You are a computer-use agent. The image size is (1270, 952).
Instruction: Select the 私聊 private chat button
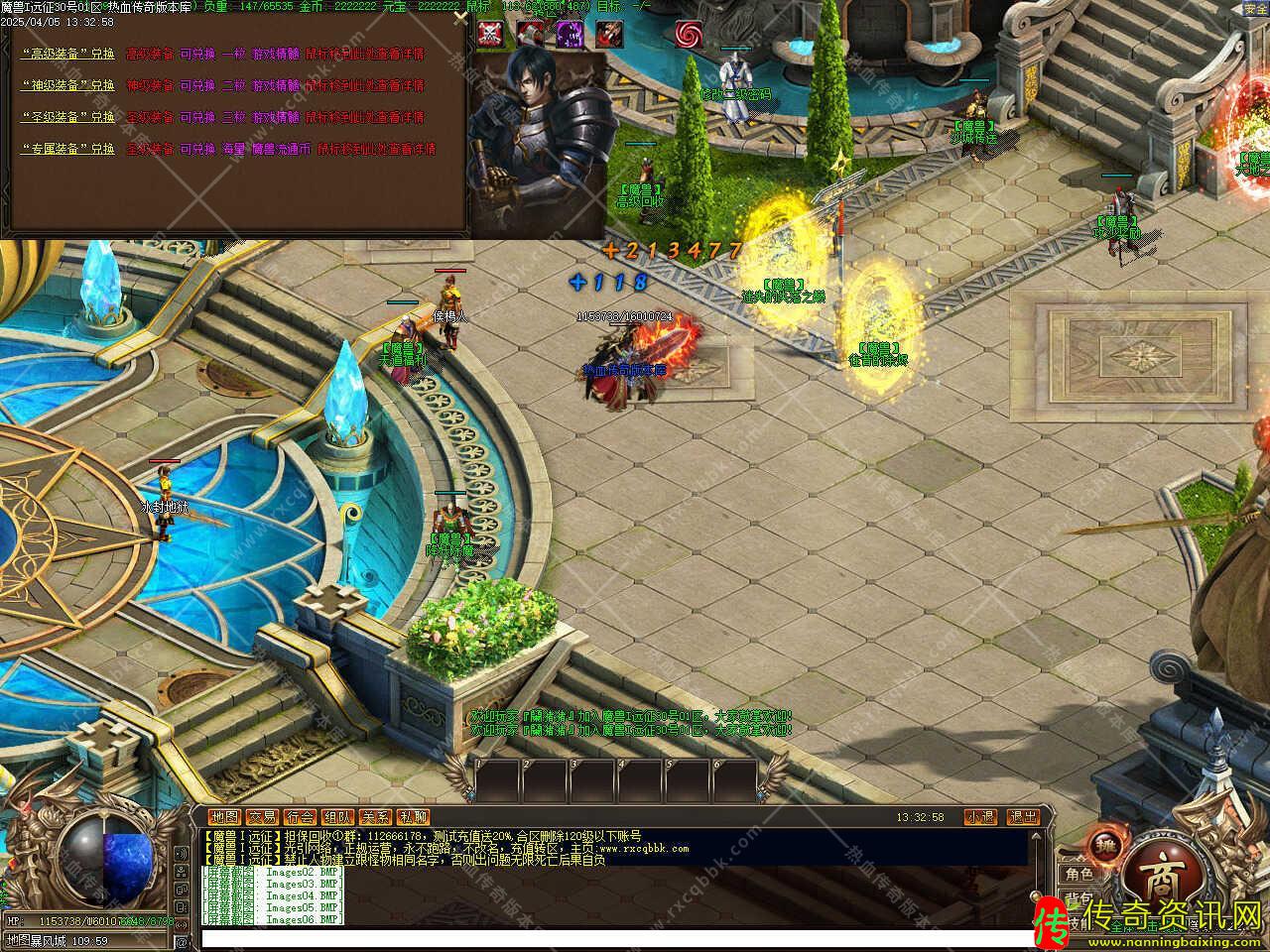pos(413,817)
